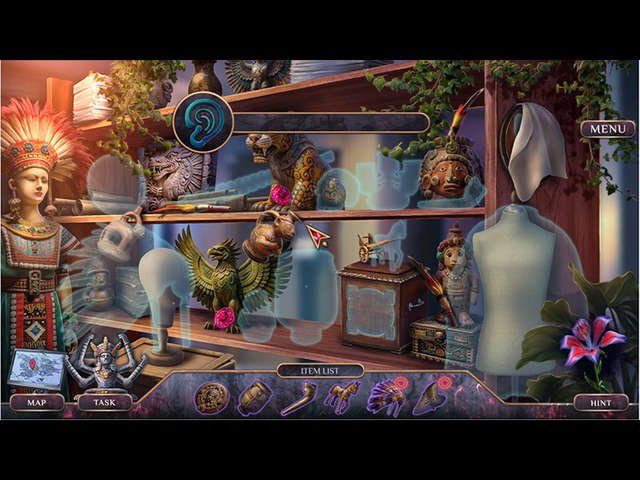Image resolution: width=640 pixels, height=480 pixels.
Task: Choose the last item in the item list
Action: pos(432,397)
